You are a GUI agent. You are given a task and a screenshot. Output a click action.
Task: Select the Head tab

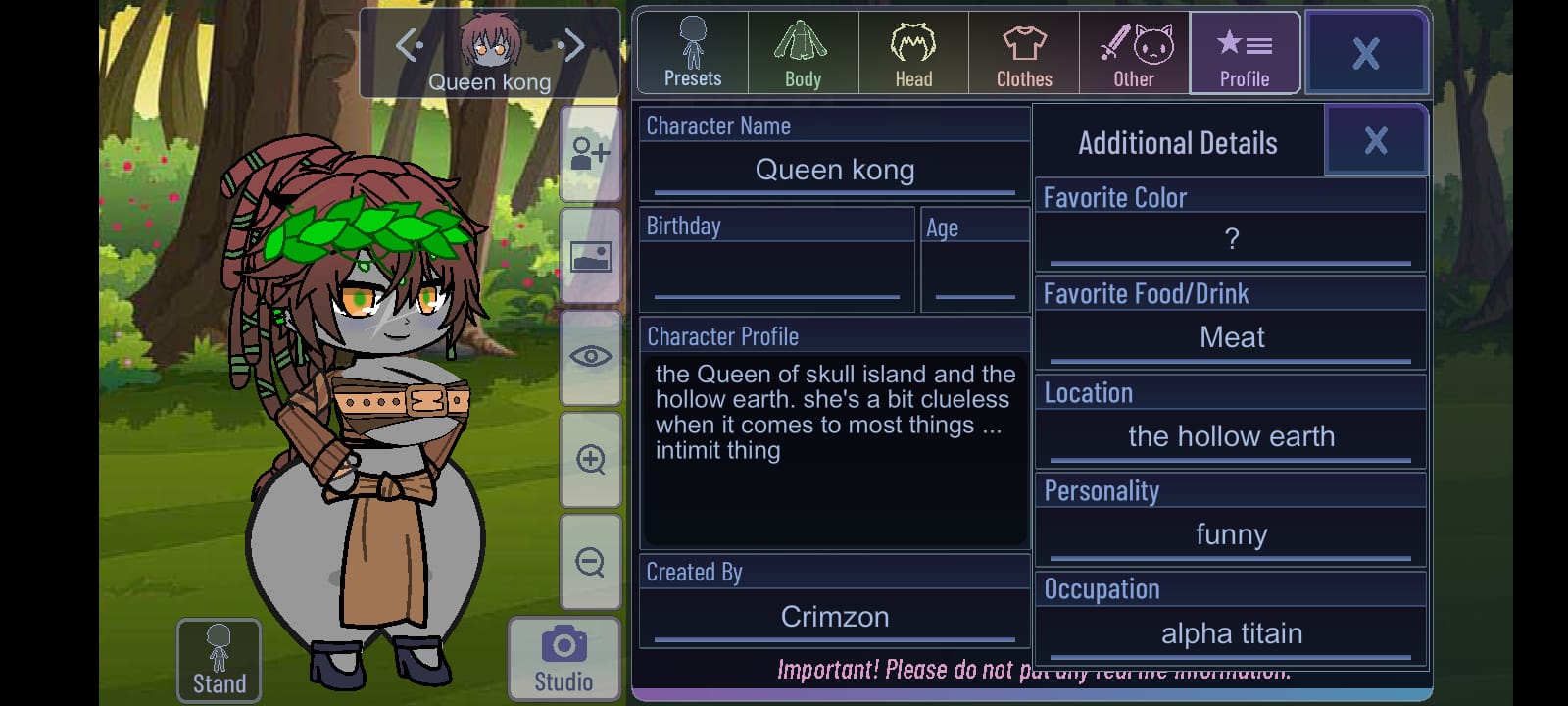click(x=913, y=53)
